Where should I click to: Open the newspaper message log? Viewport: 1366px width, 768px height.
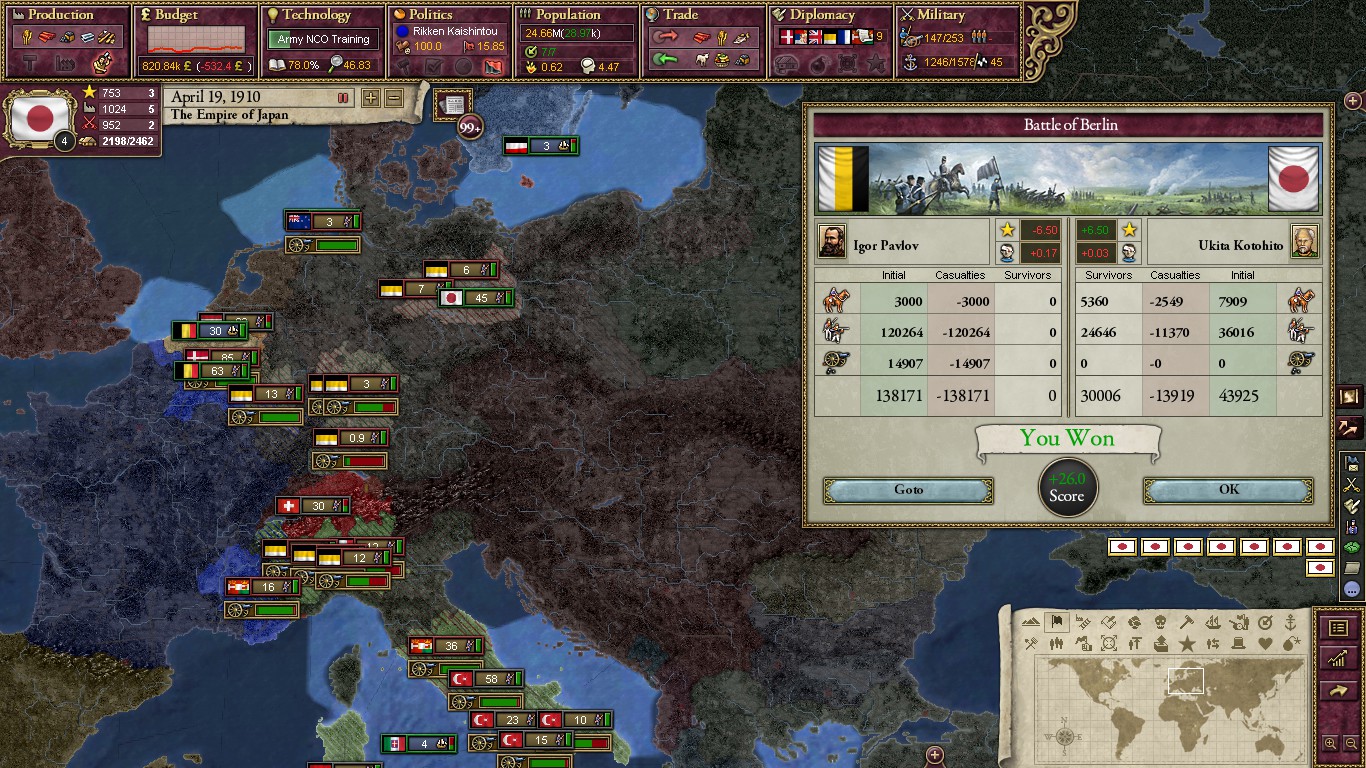[452, 105]
